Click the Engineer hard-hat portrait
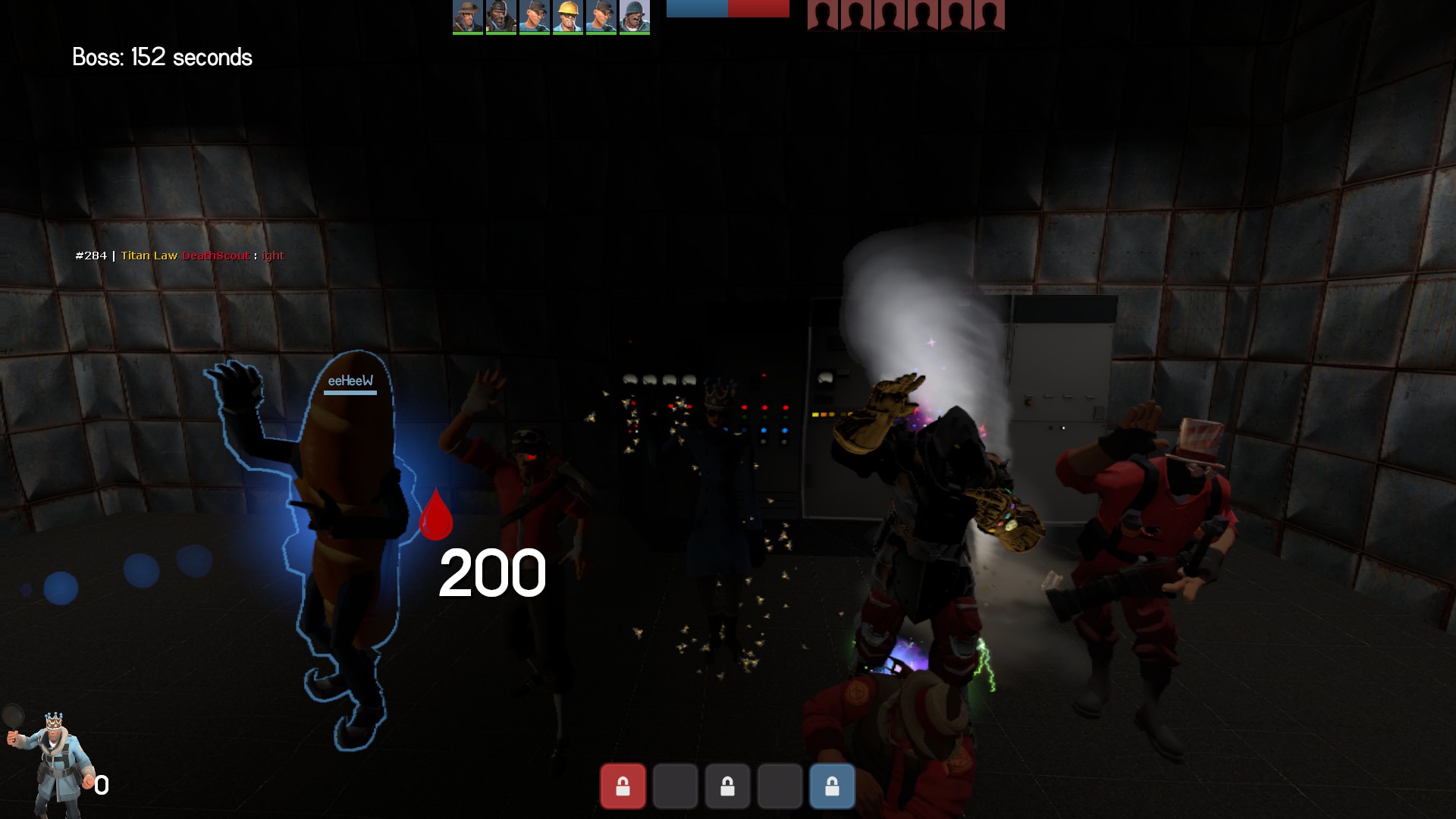Viewport: 1456px width, 819px height. pyautogui.click(x=567, y=17)
